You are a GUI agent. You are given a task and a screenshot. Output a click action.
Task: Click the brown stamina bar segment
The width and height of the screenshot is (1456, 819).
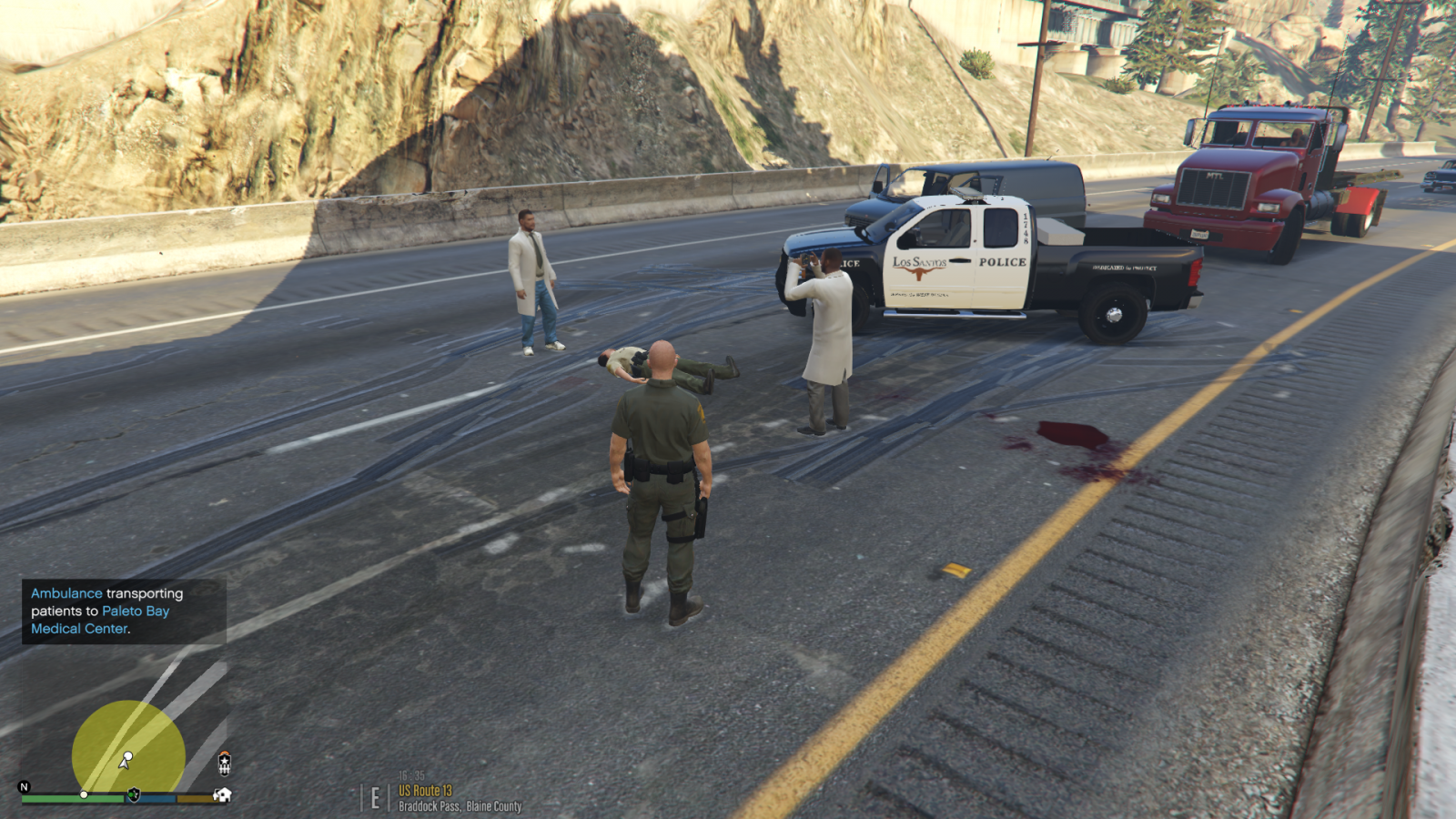click(195, 797)
